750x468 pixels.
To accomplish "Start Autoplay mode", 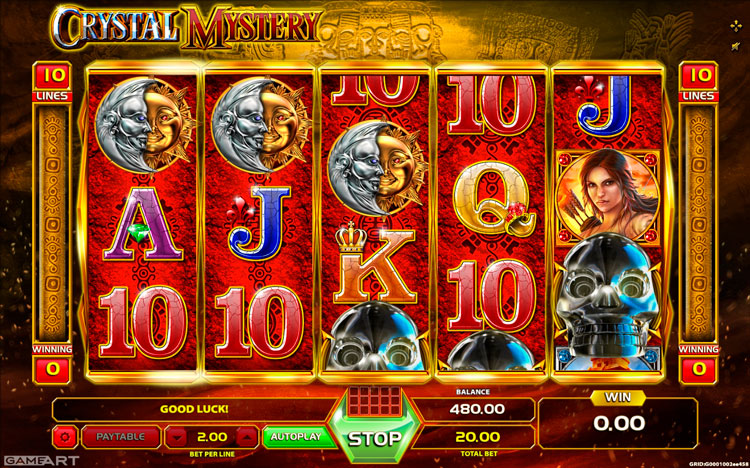I will tap(295, 437).
